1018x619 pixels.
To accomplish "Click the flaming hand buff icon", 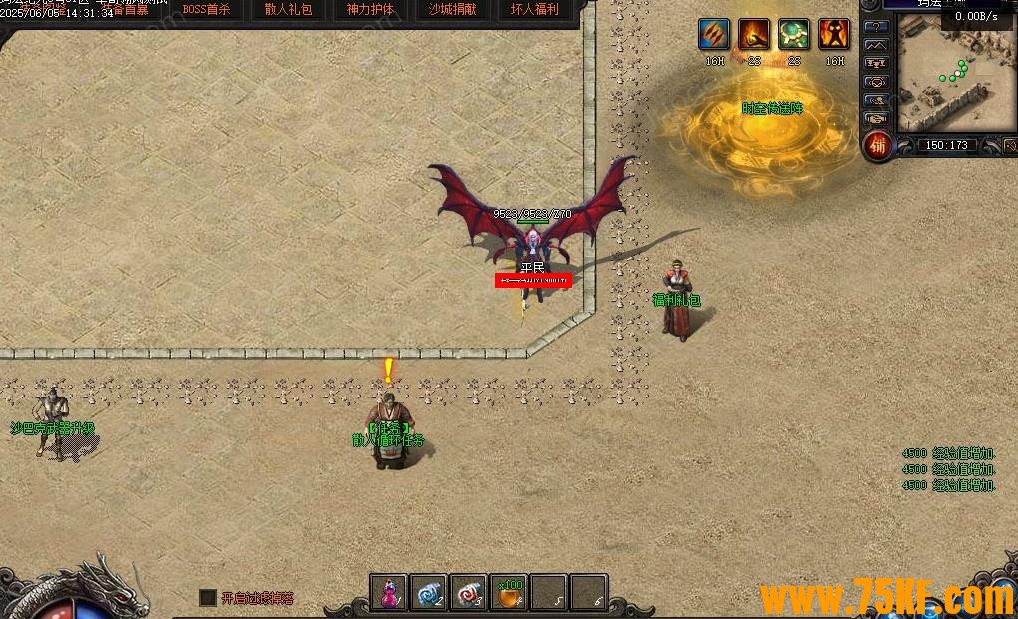I will pos(754,34).
